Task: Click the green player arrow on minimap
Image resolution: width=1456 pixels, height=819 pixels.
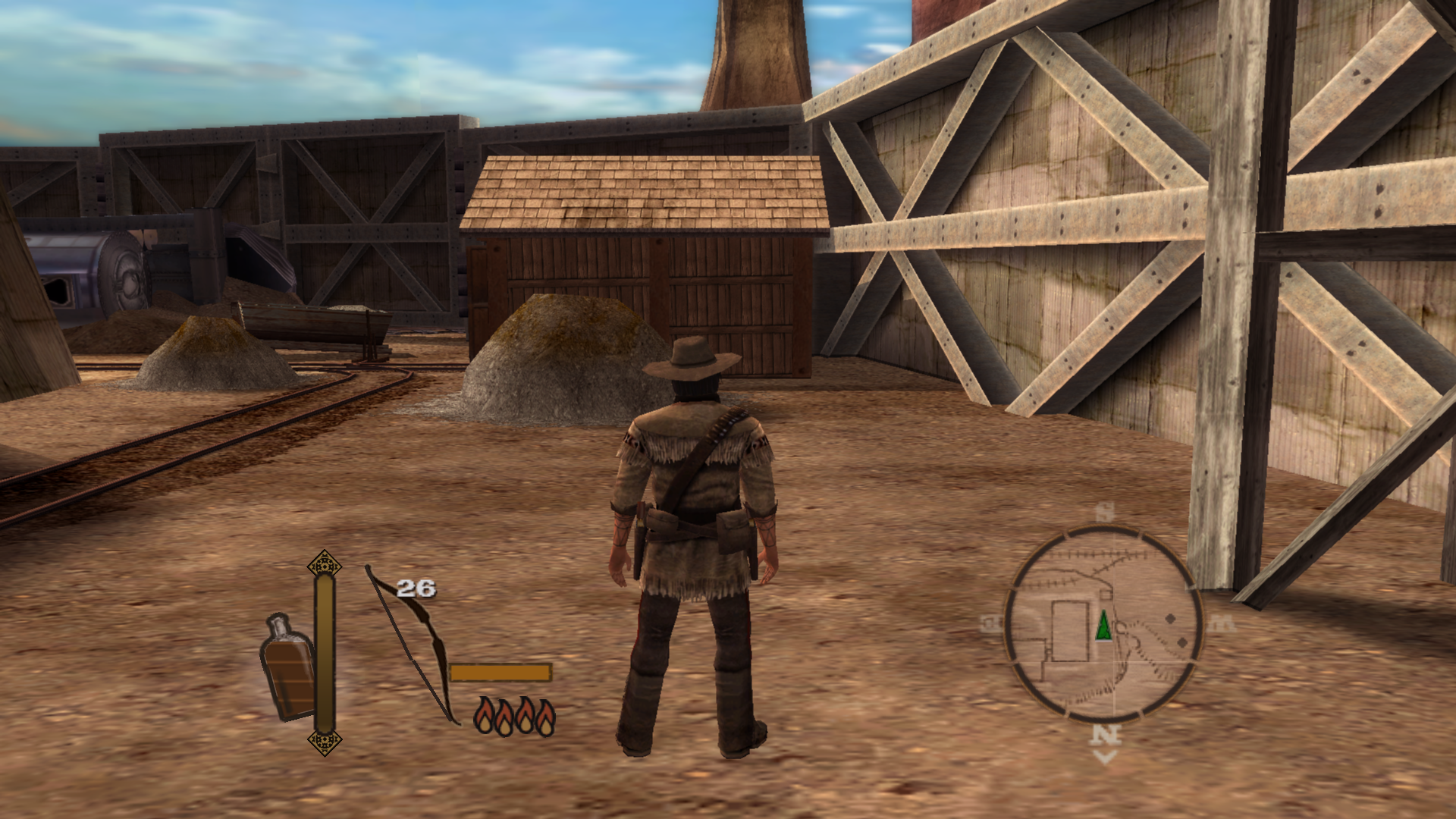Action: click(1103, 626)
